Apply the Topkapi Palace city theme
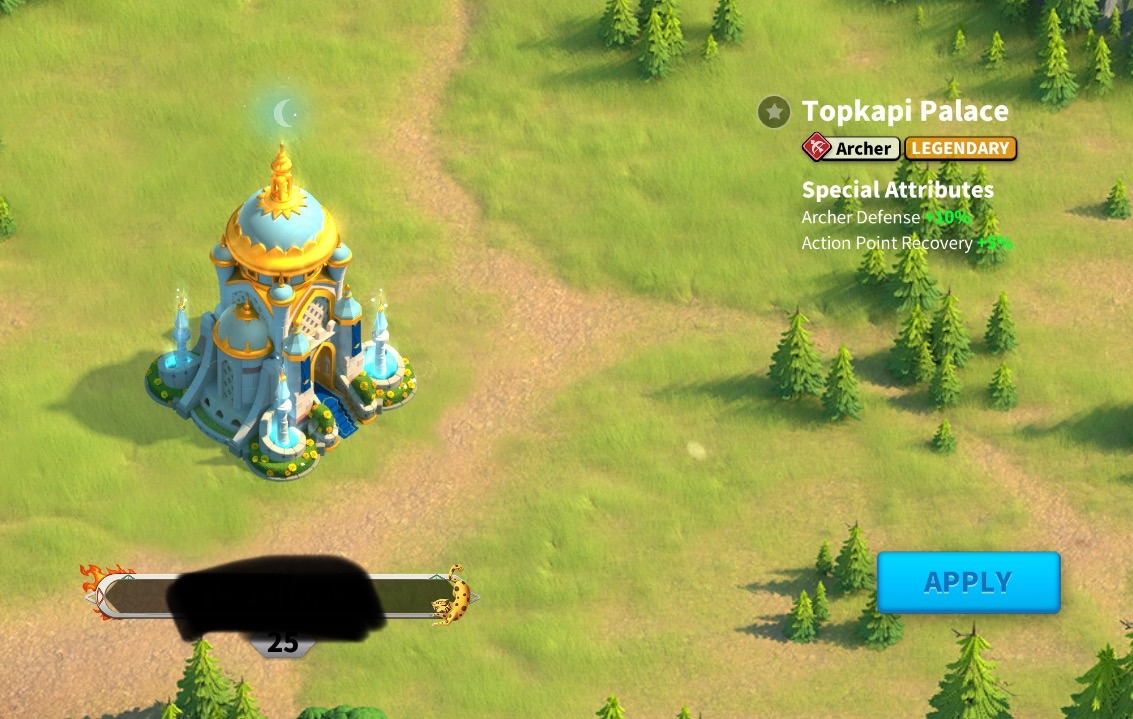This screenshot has width=1133, height=719. [968, 582]
